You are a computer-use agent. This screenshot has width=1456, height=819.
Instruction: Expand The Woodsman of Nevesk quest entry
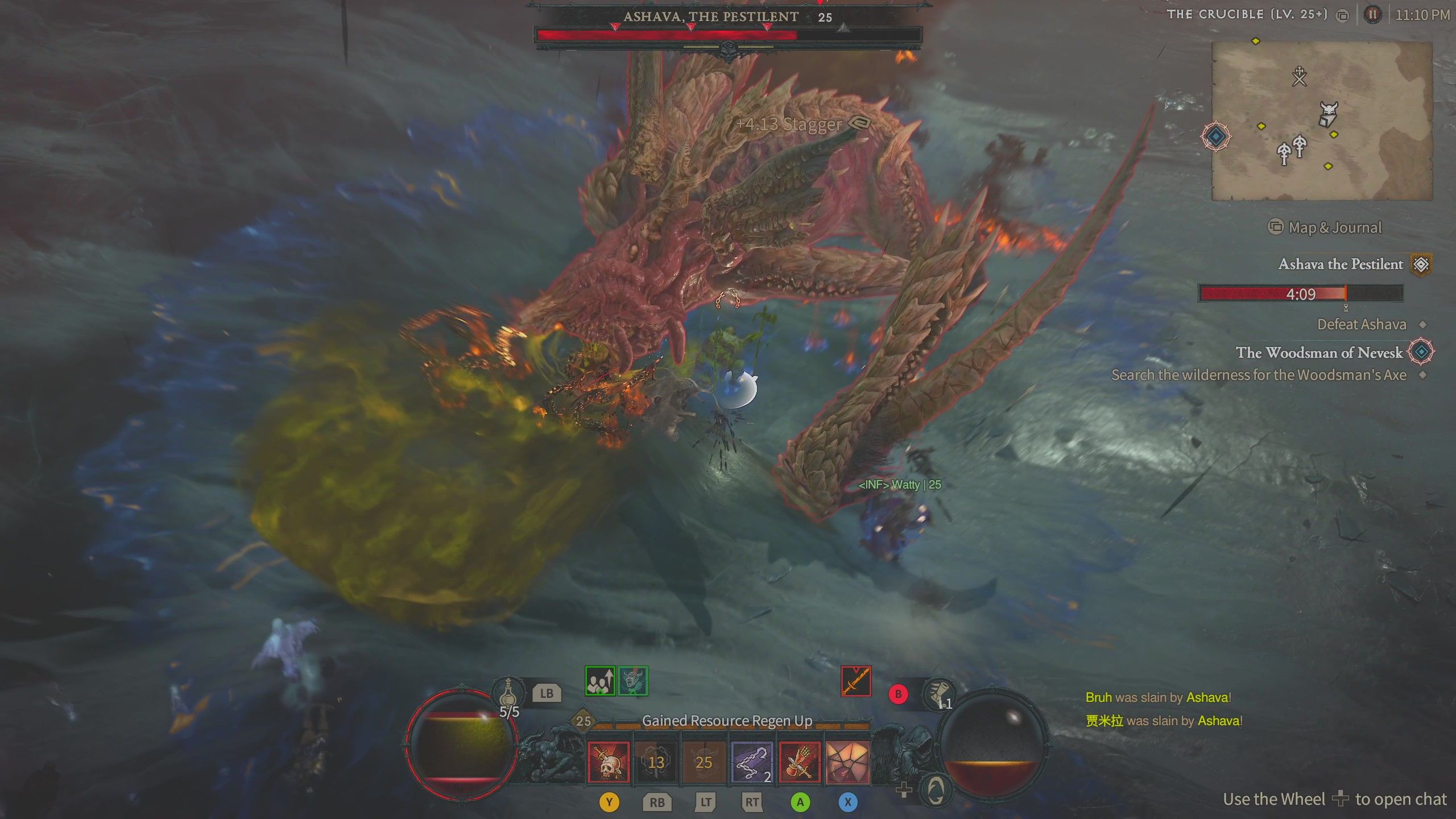point(1422,353)
